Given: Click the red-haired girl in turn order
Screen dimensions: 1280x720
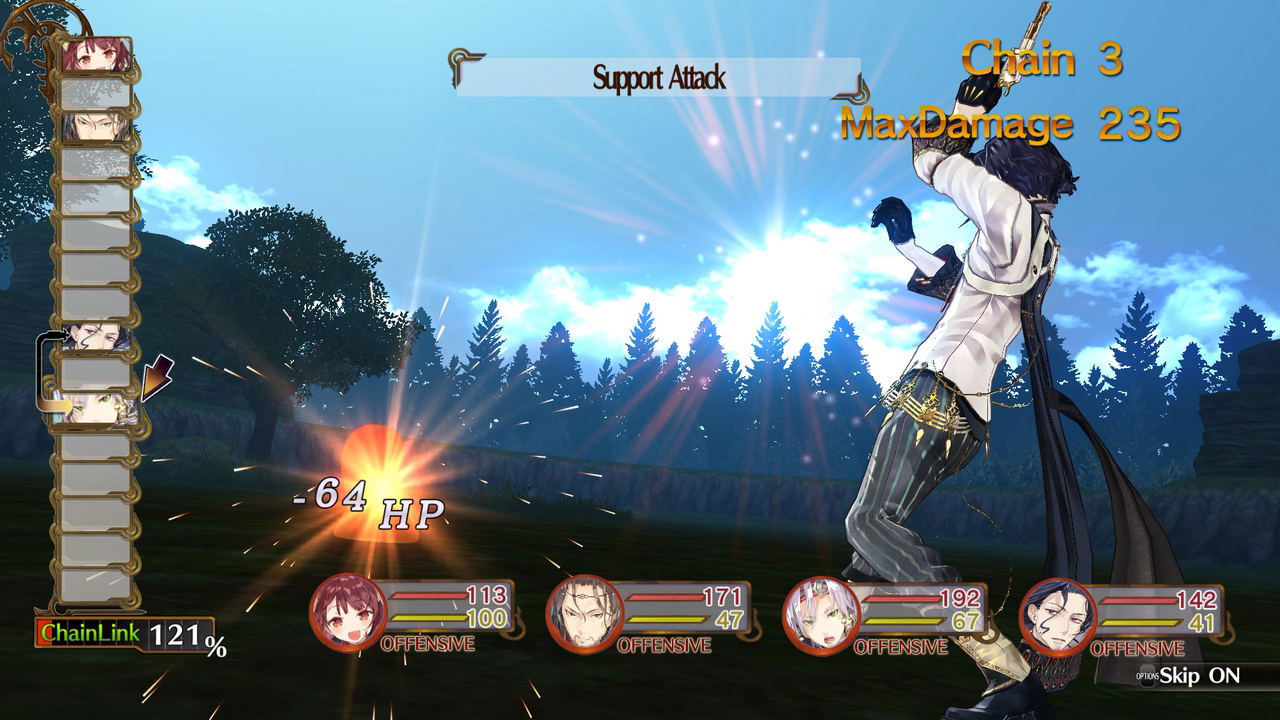Looking at the screenshot, I should 96,56.
